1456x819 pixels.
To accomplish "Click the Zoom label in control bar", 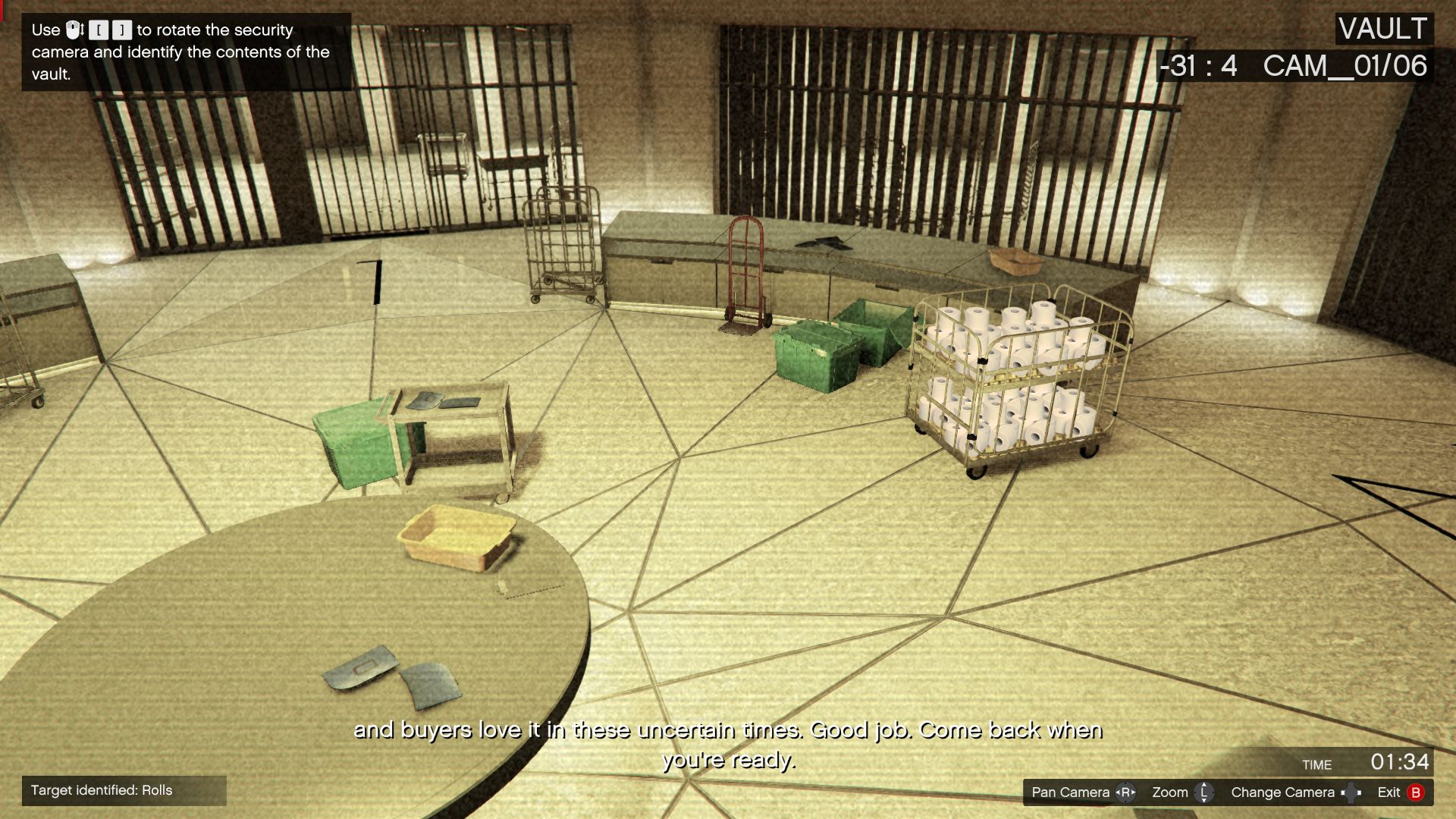I will click(x=1172, y=792).
